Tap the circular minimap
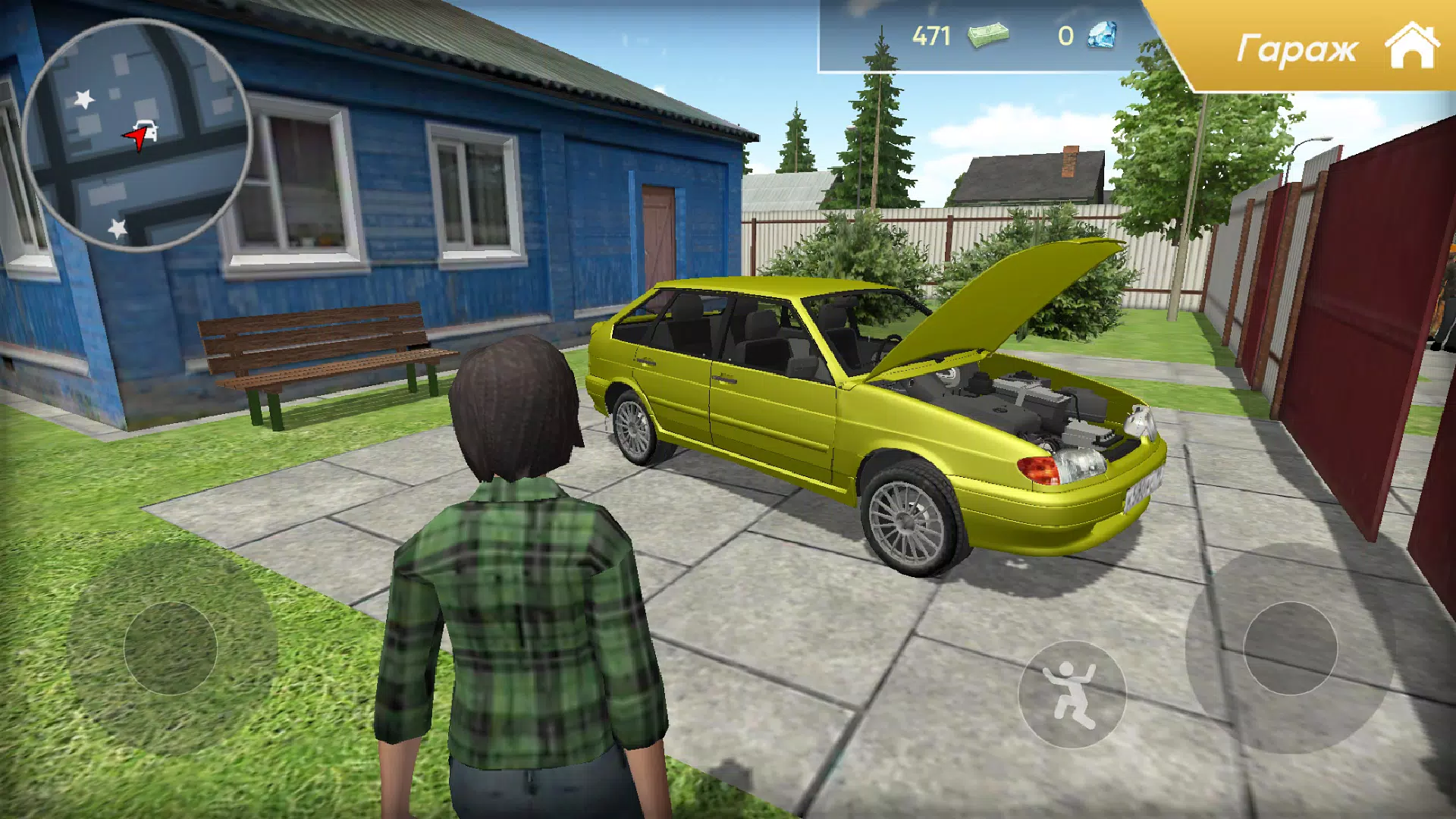1456x819 pixels. tap(136, 135)
